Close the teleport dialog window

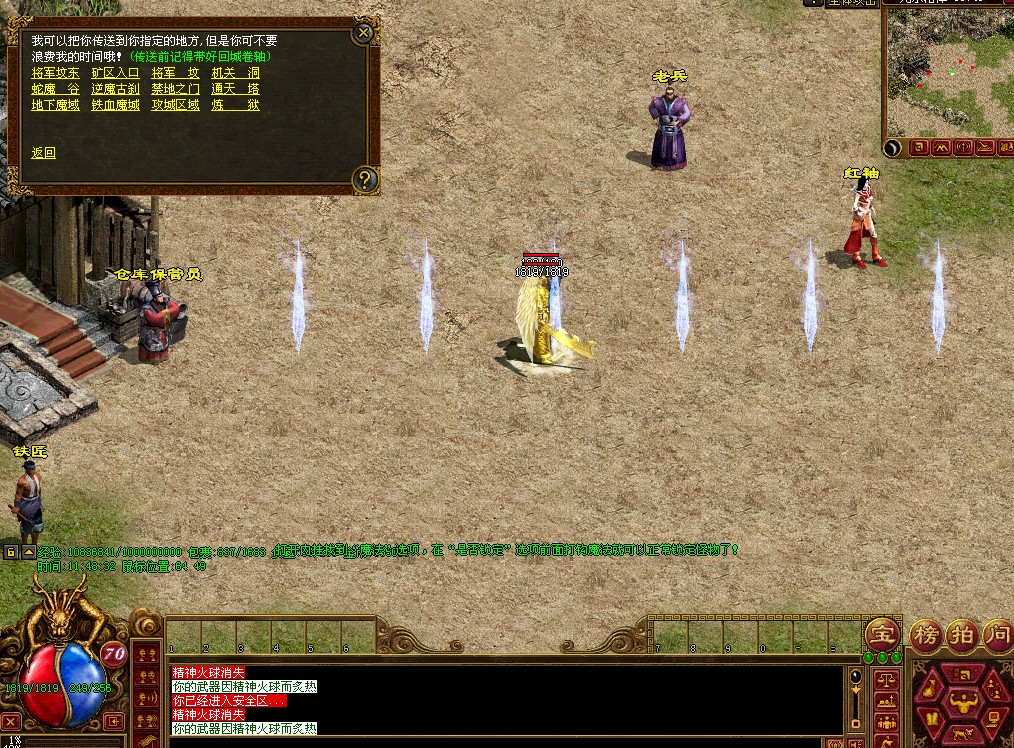pos(363,33)
